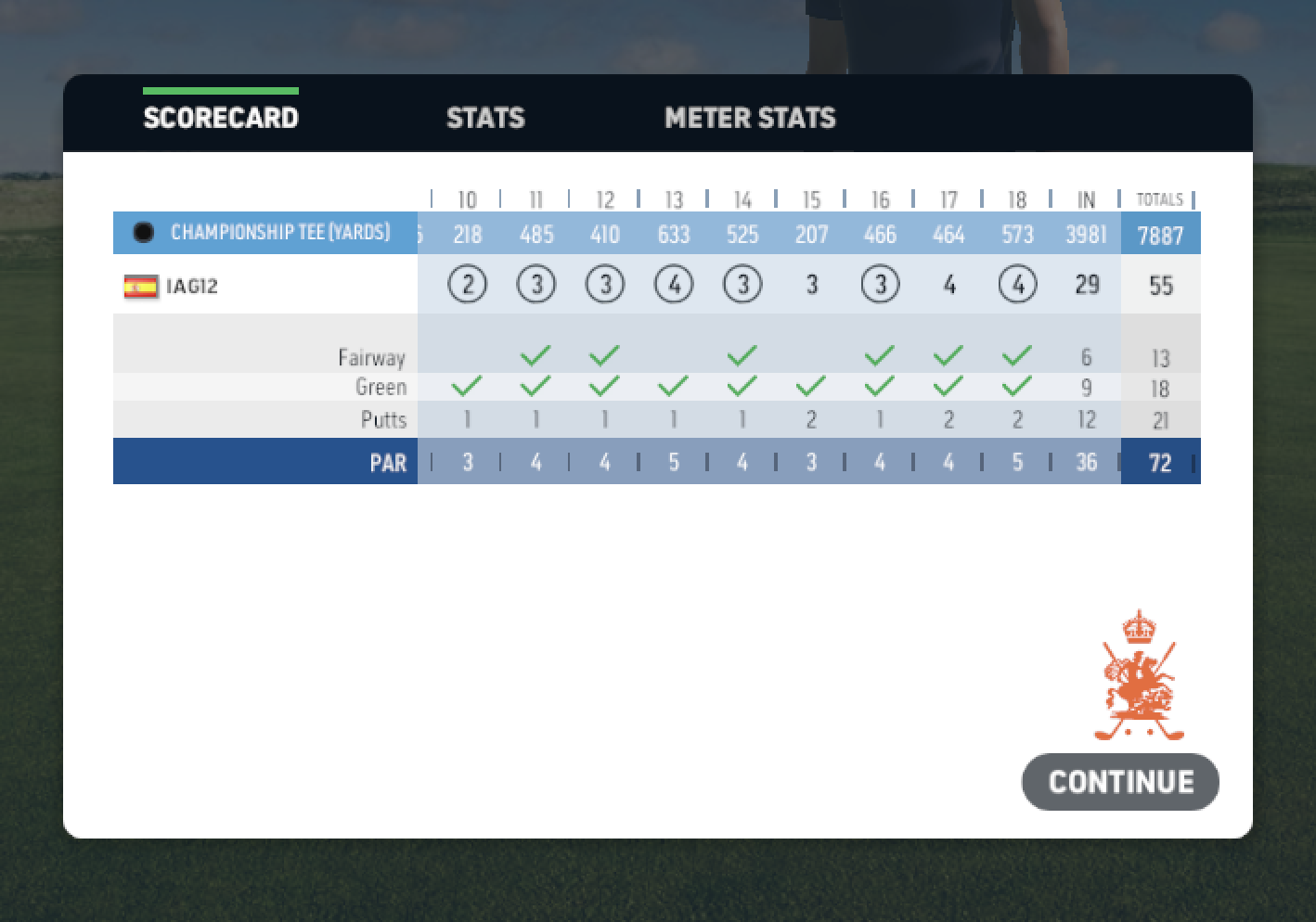Switch to the Stats tab

coord(485,118)
